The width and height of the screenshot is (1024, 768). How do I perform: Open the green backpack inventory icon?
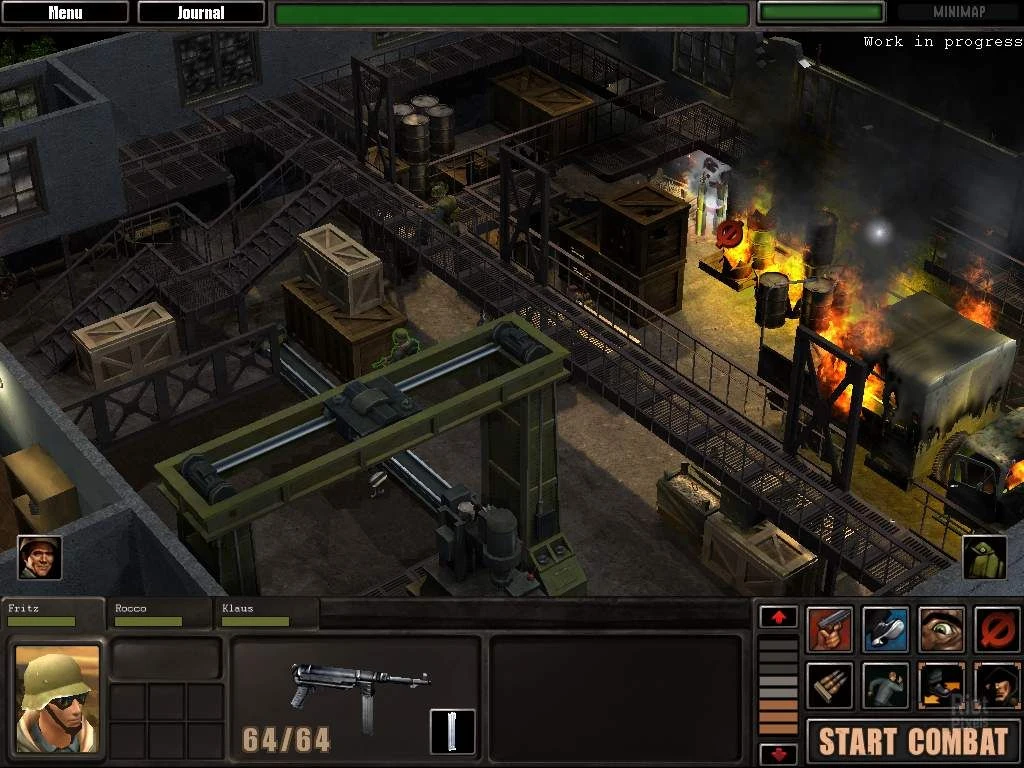984,558
